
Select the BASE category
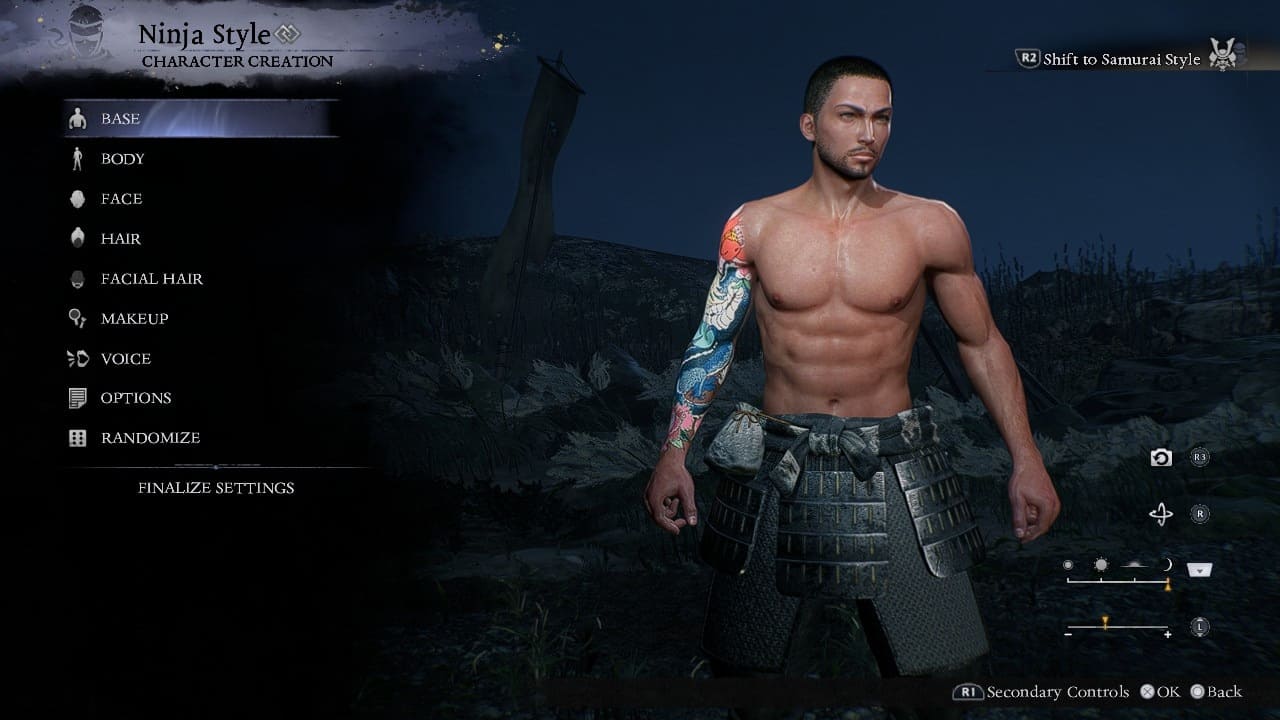pyautogui.click(x=120, y=119)
